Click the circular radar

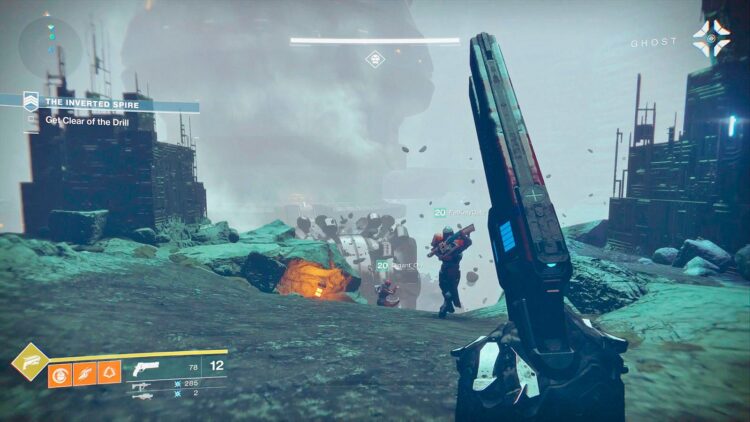point(50,49)
